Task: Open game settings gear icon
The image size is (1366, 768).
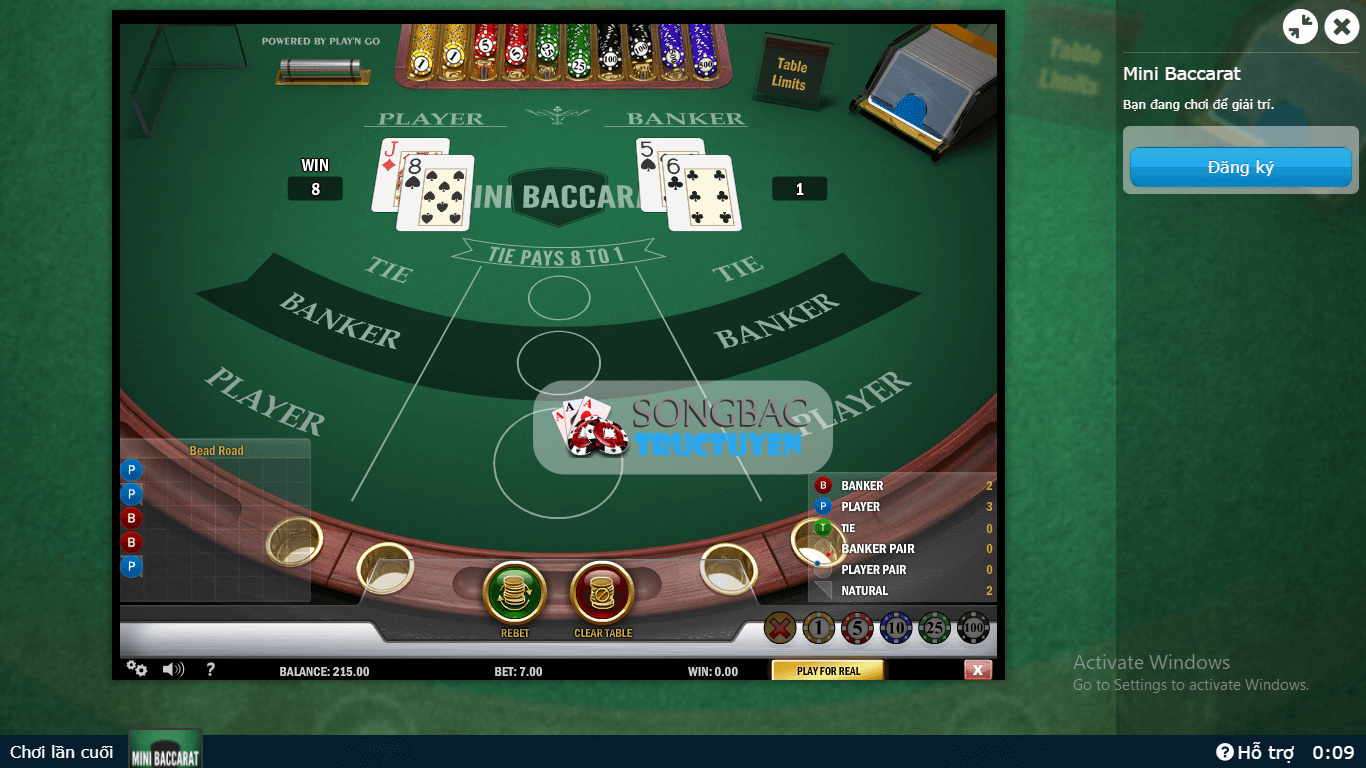Action: [x=137, y=669]
